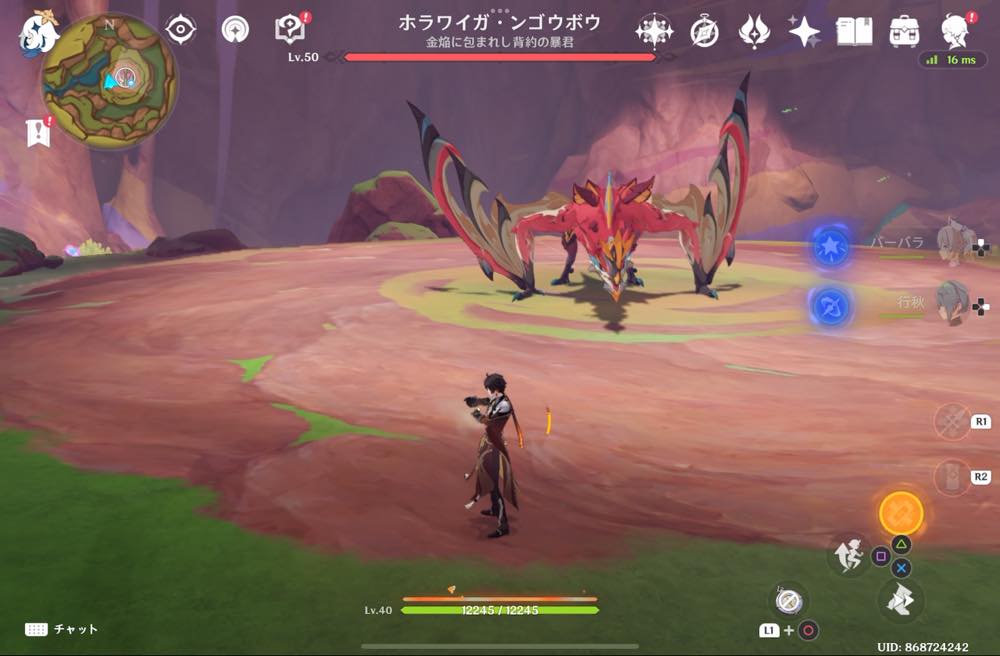The height and width of the screenshot is (656, 1000).
Task: Expand the circular minimap
Action: [x=109, y=81]
